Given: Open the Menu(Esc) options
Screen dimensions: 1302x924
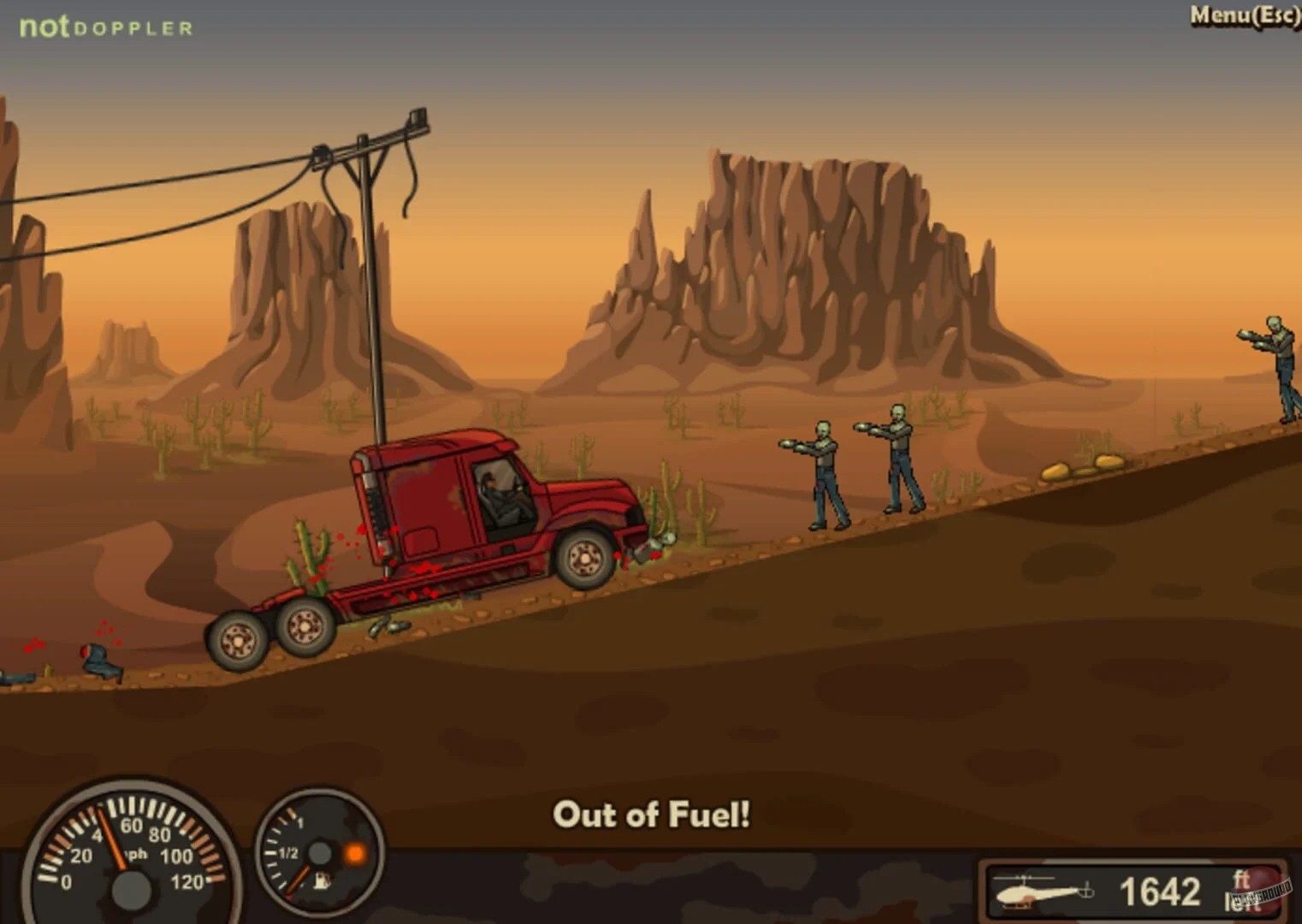Looking at the screenshot, I should (1240, 15).
